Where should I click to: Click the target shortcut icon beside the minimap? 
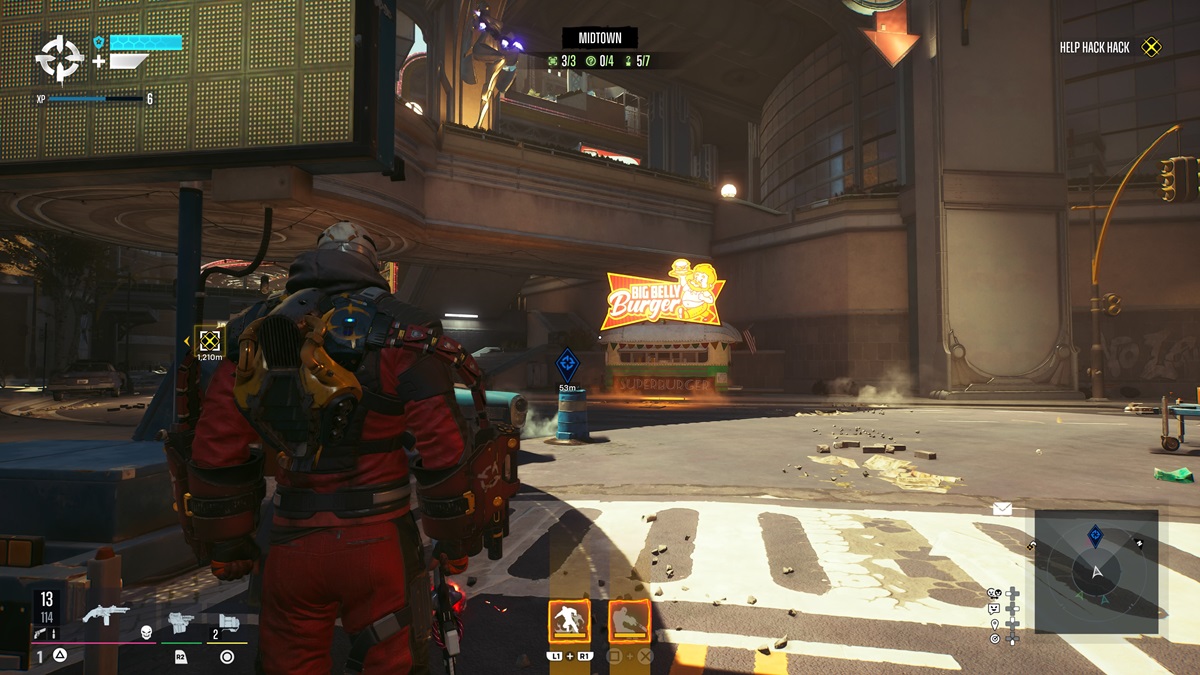994,638
